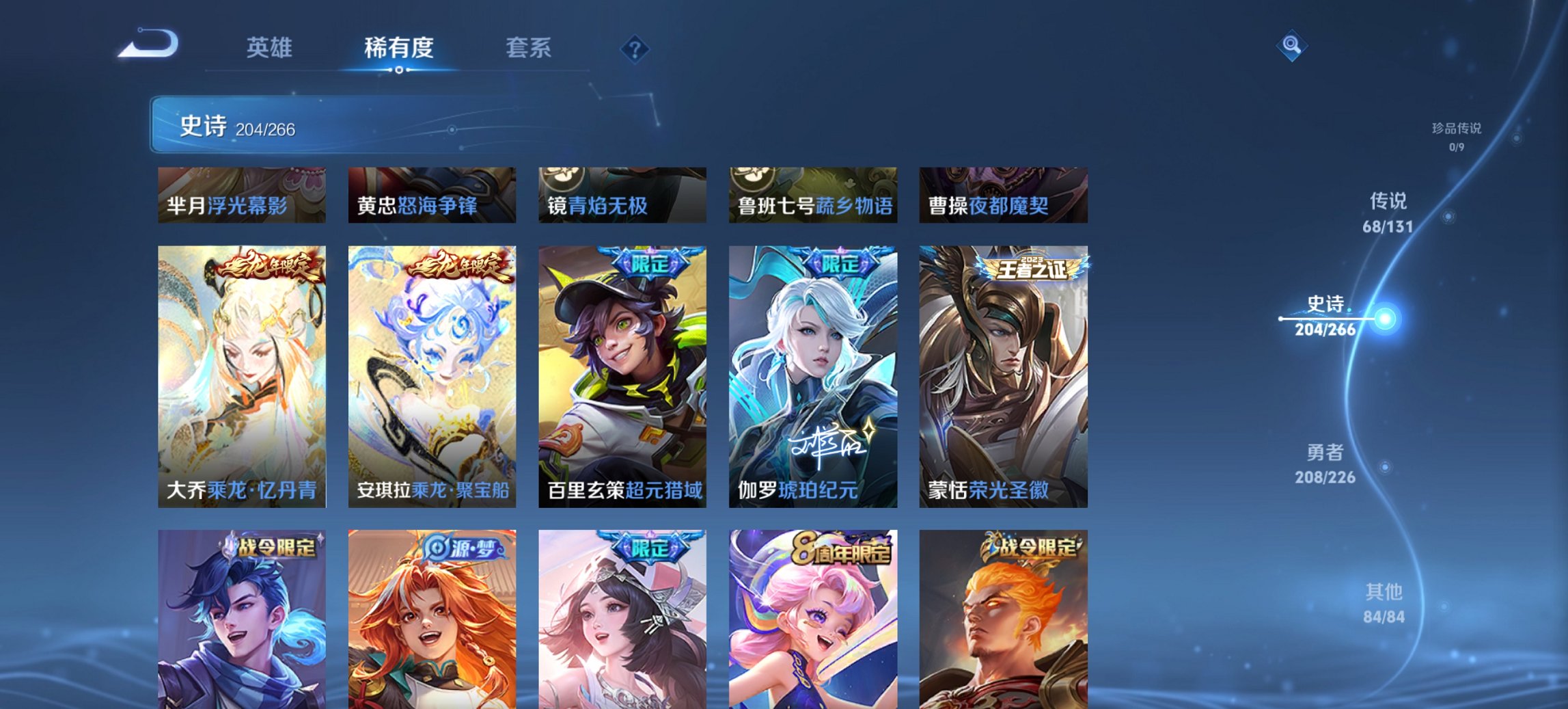Toggle the 稀有度 tab indicator dot

click(x=400, y=68)
